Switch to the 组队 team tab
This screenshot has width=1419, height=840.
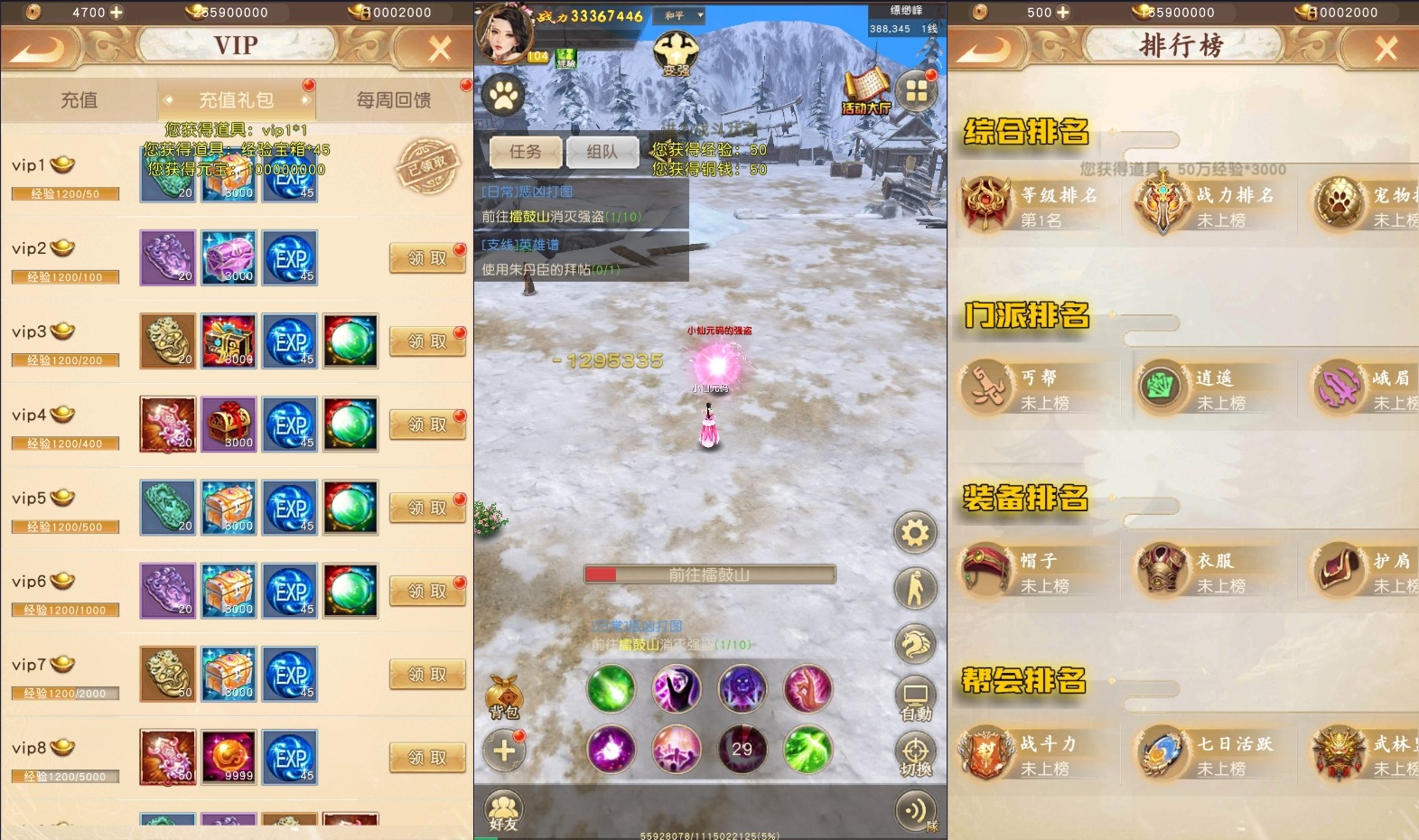click(x=602, y=152)
